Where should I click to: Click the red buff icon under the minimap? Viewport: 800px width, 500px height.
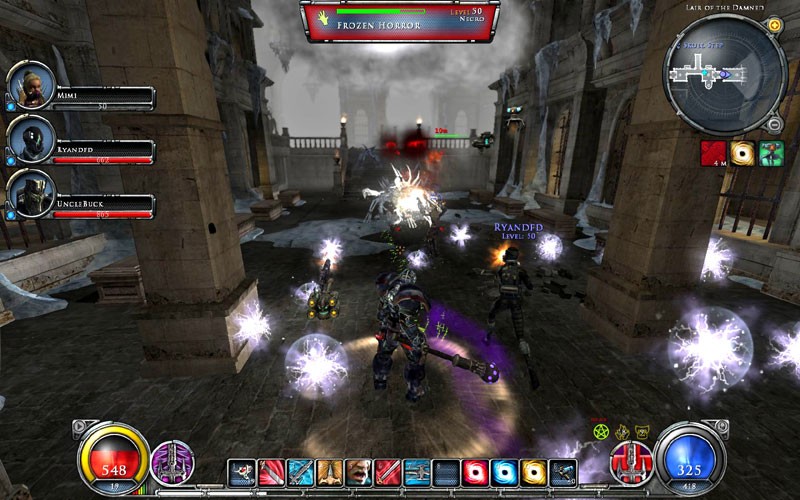tap(713, 153)
